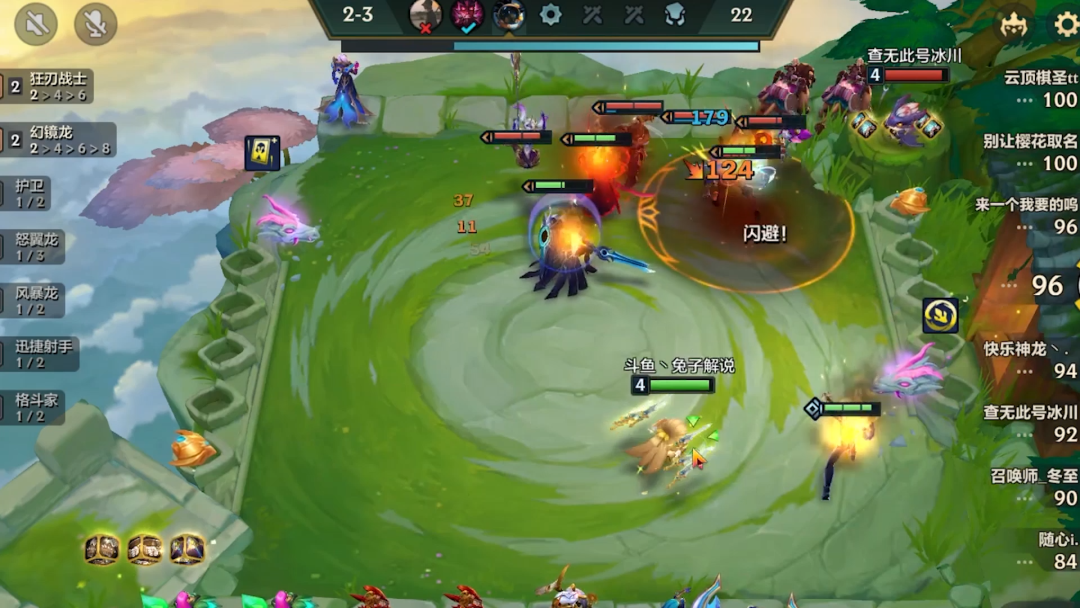View player 云顶棋圣tt's board
Screen dimensions: 1080x608
click(x=1040, y=88)
